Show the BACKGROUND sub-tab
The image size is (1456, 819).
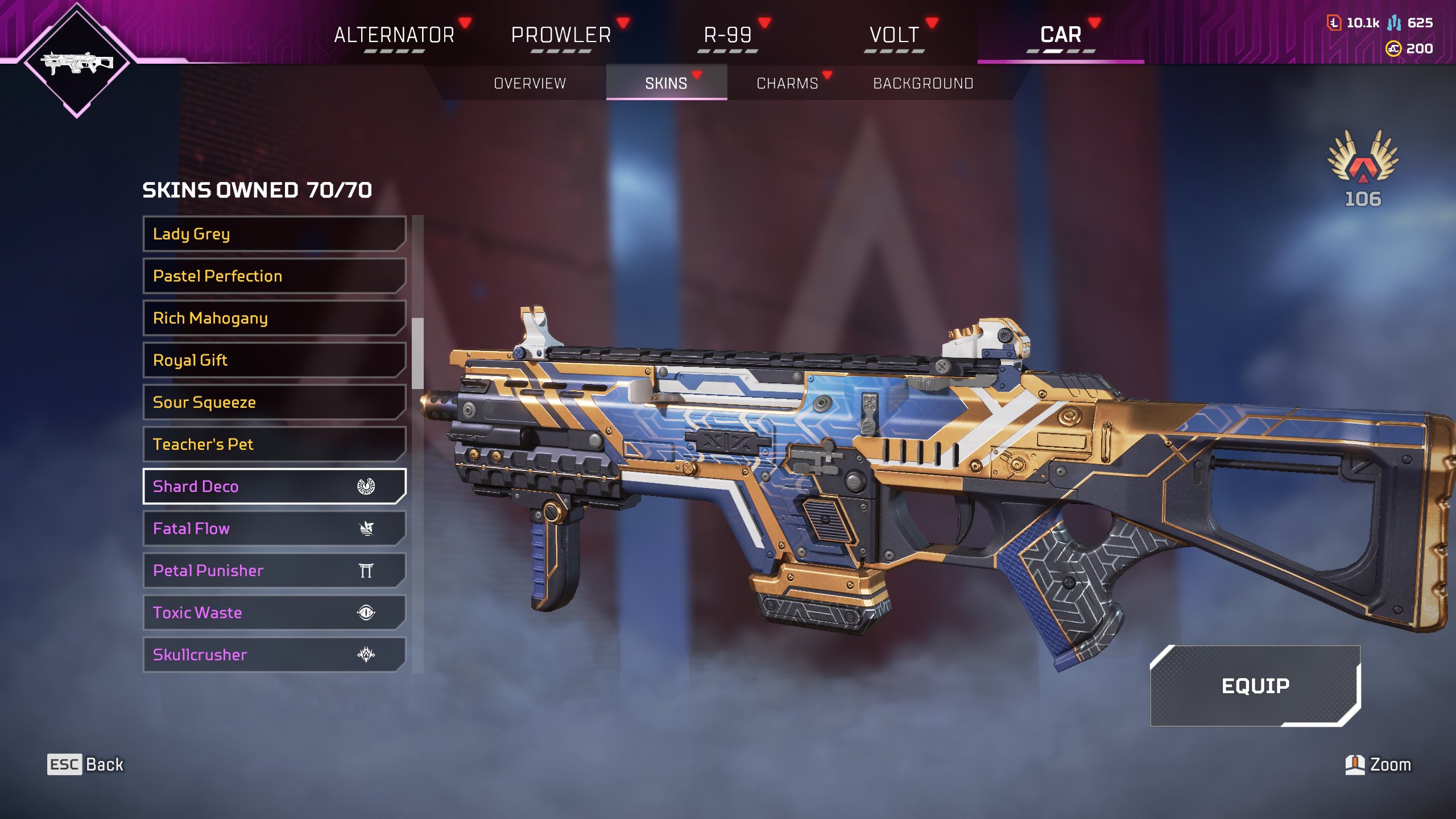[923, 83]
